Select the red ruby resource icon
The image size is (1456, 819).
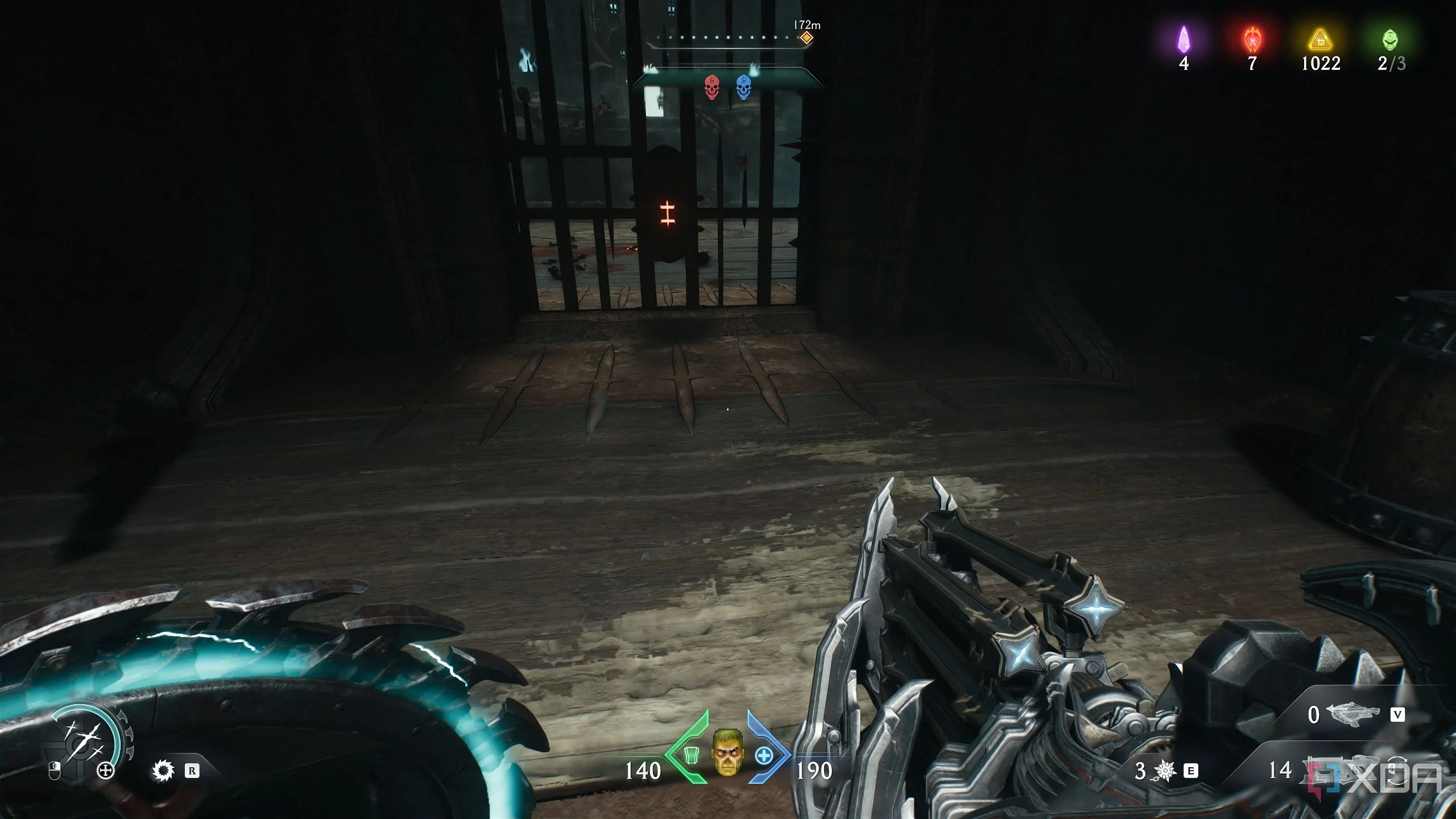tap(1252, 39)
